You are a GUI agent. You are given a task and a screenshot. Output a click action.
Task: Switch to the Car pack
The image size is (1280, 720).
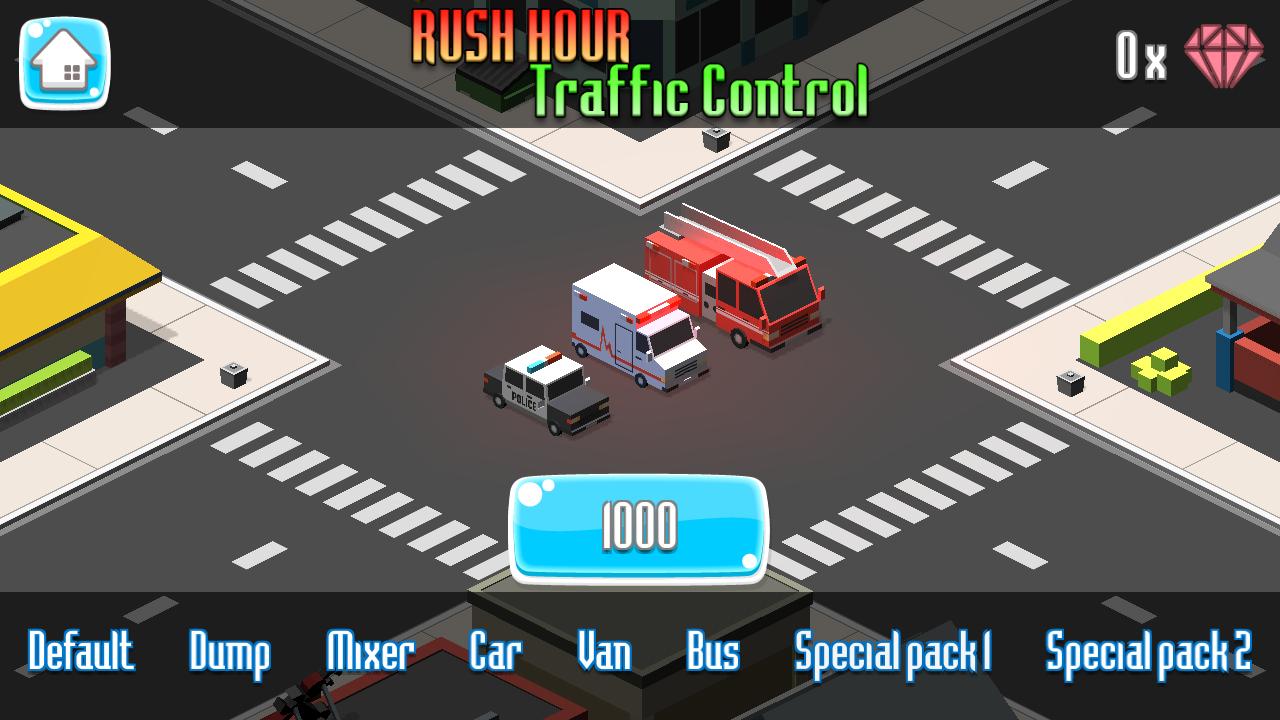(494, 651)
